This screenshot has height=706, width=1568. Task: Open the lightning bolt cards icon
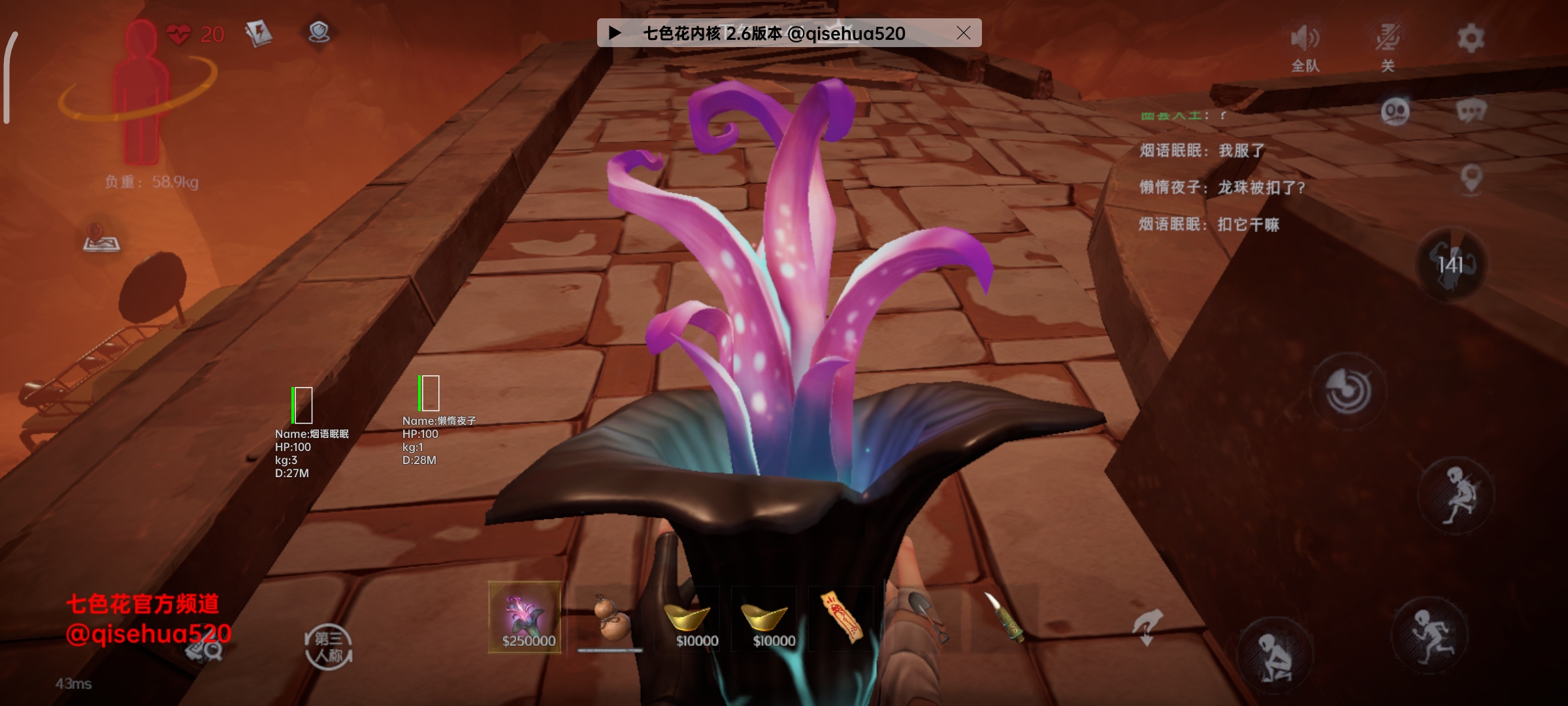click(x=259, y=33)
